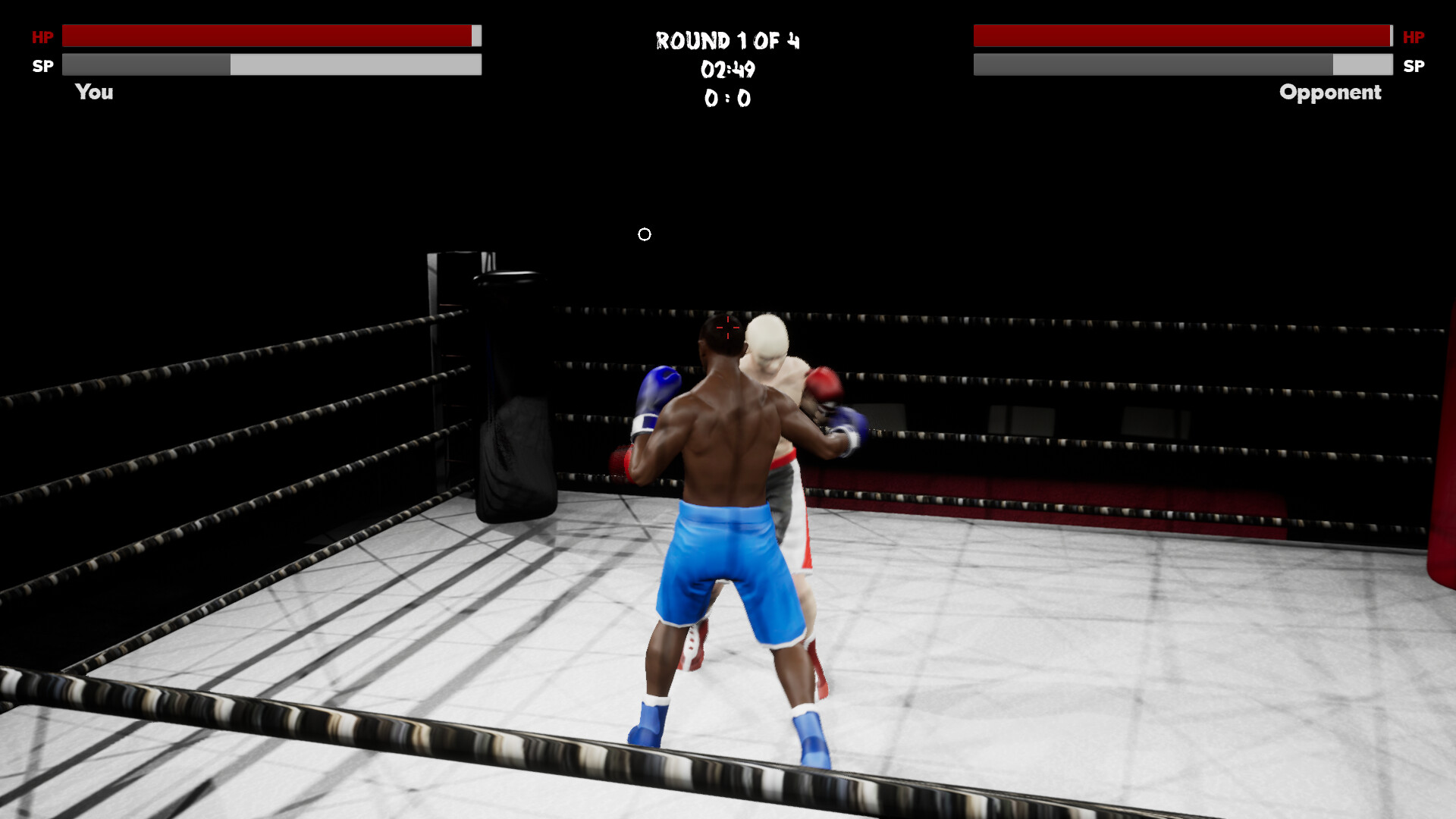Click the You label under your health bar
Screen dimensions: 1456x819
93,93
